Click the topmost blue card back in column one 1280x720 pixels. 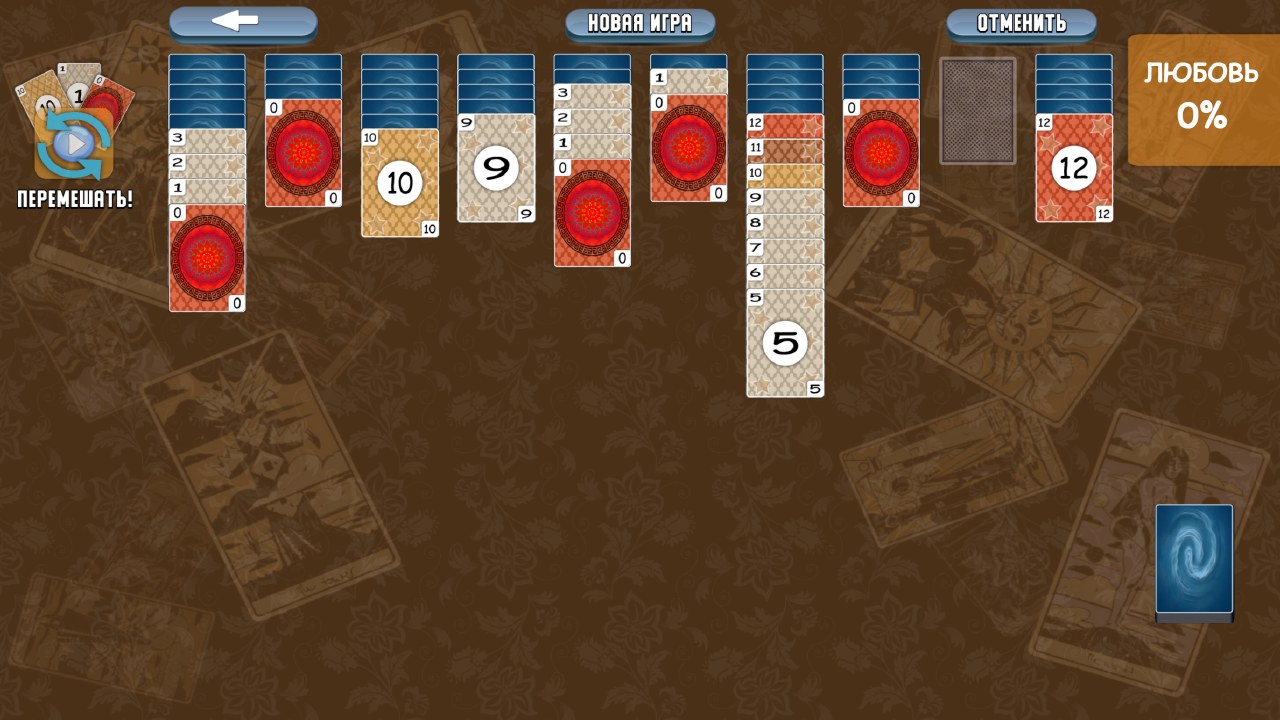tap(207, 62)
